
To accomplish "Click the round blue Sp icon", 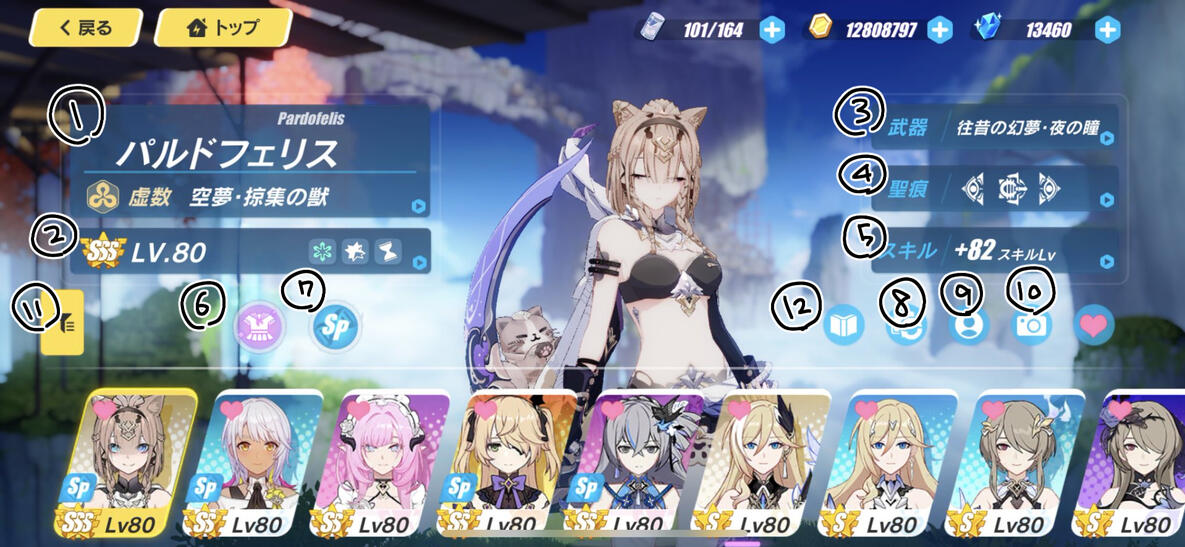I will coord(335,327).
